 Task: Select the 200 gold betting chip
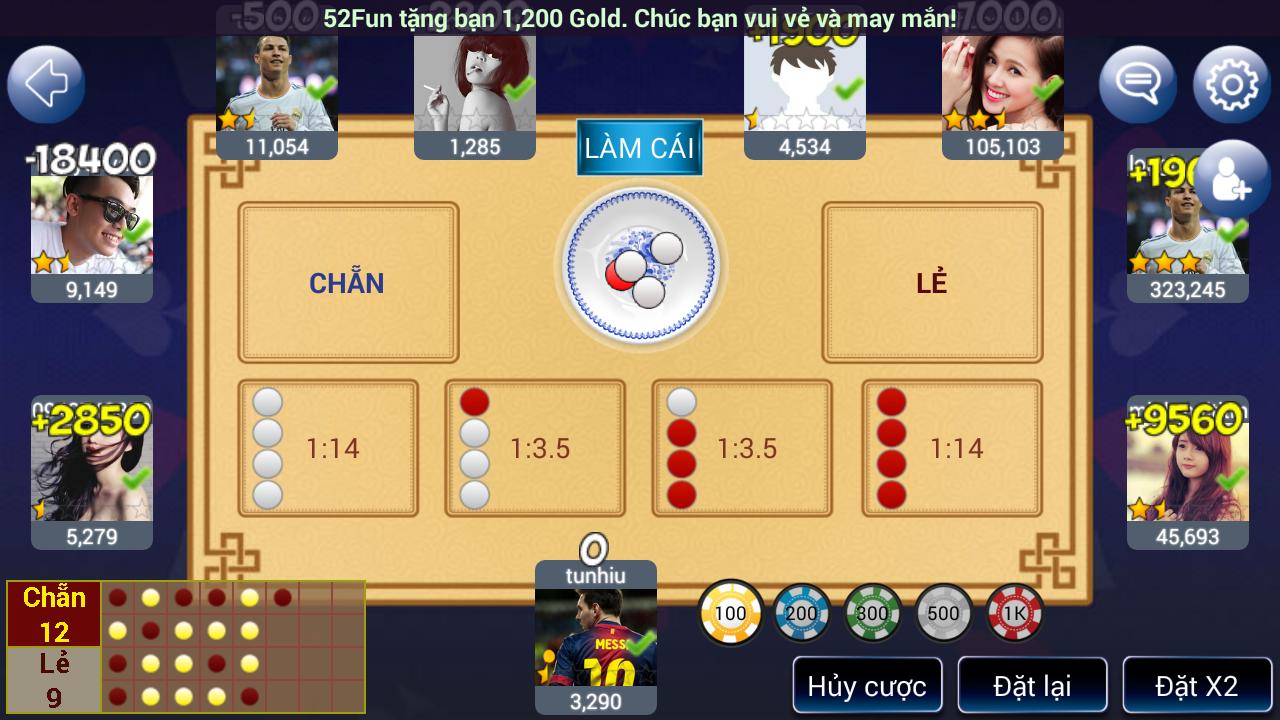click(801, 612)
